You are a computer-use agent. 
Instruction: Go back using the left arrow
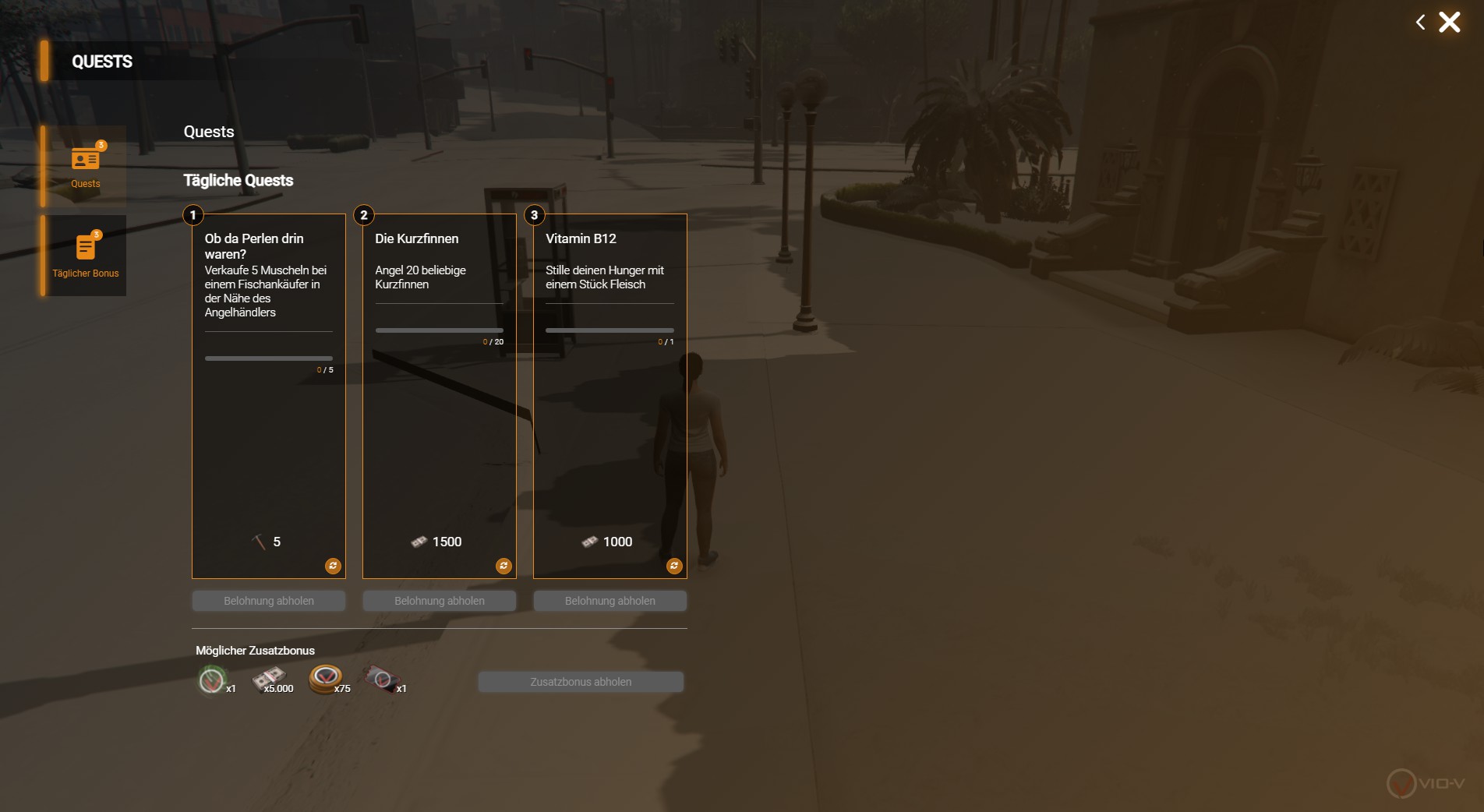(1420, 23)
